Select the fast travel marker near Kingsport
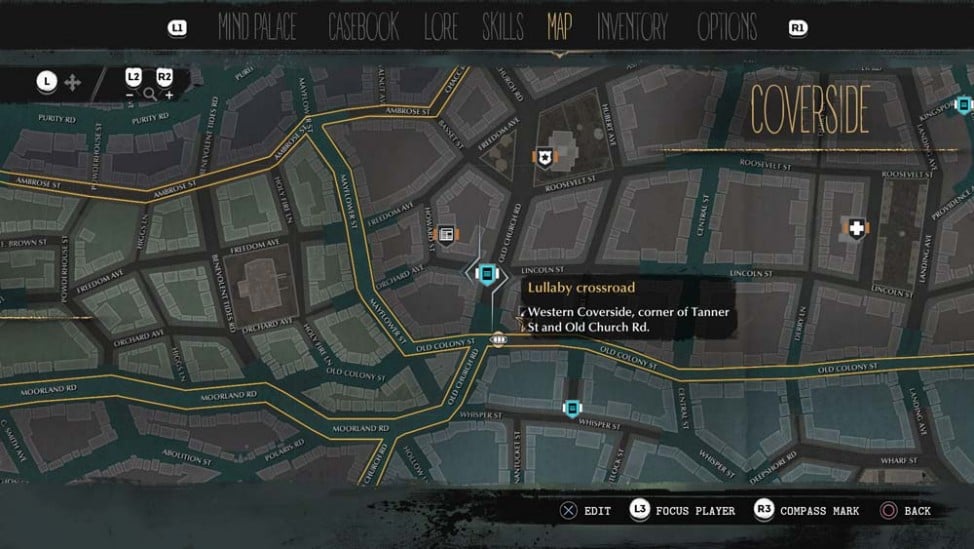 click(963, 105)
